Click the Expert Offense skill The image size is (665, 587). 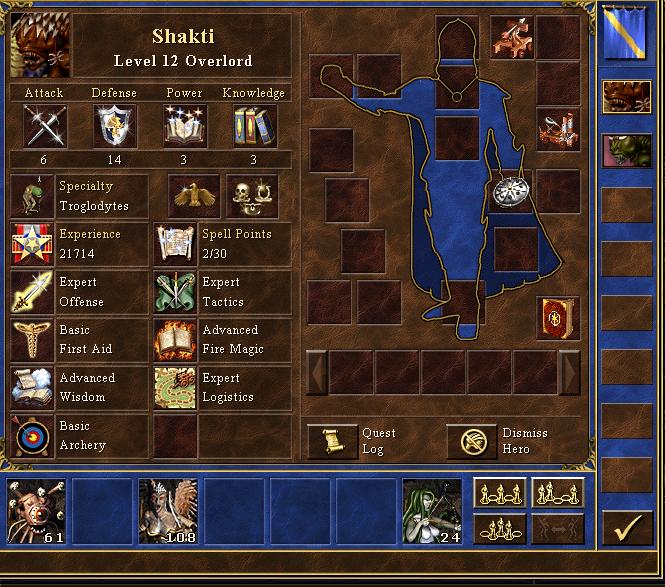(x=30, y=291)
